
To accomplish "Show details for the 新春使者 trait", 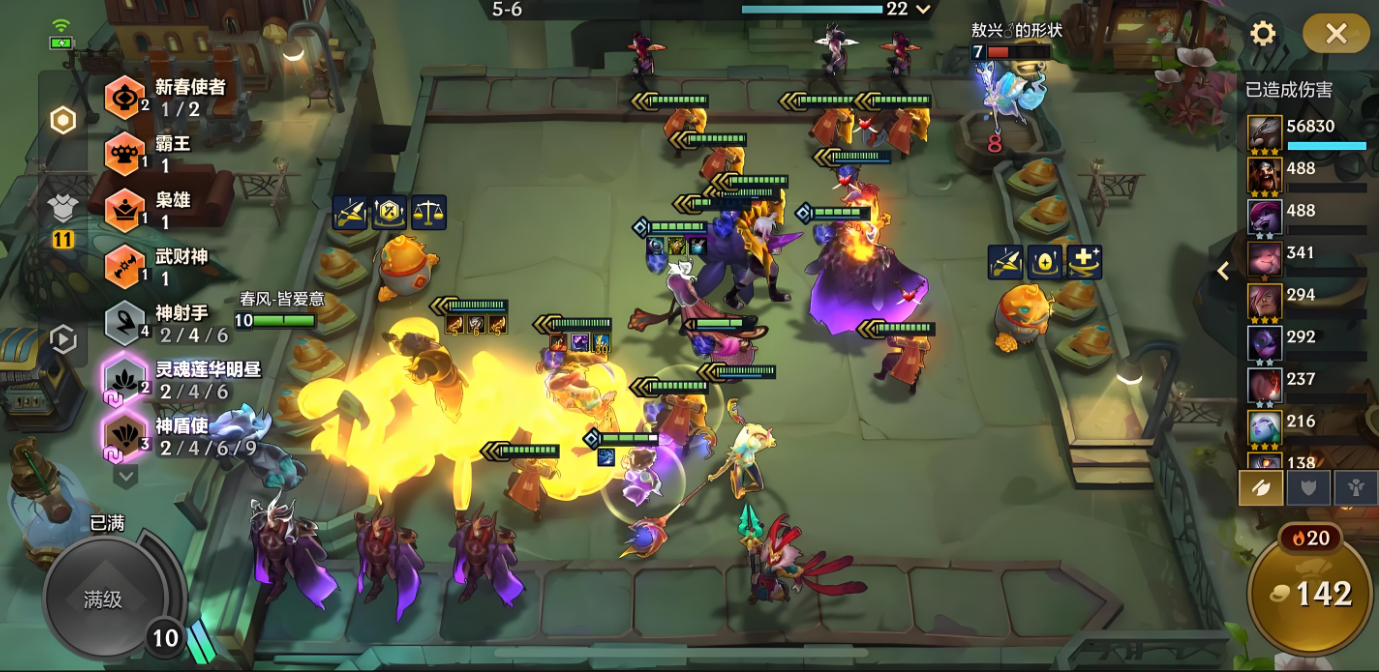I will pyautogui.click(x=126, y=97).
